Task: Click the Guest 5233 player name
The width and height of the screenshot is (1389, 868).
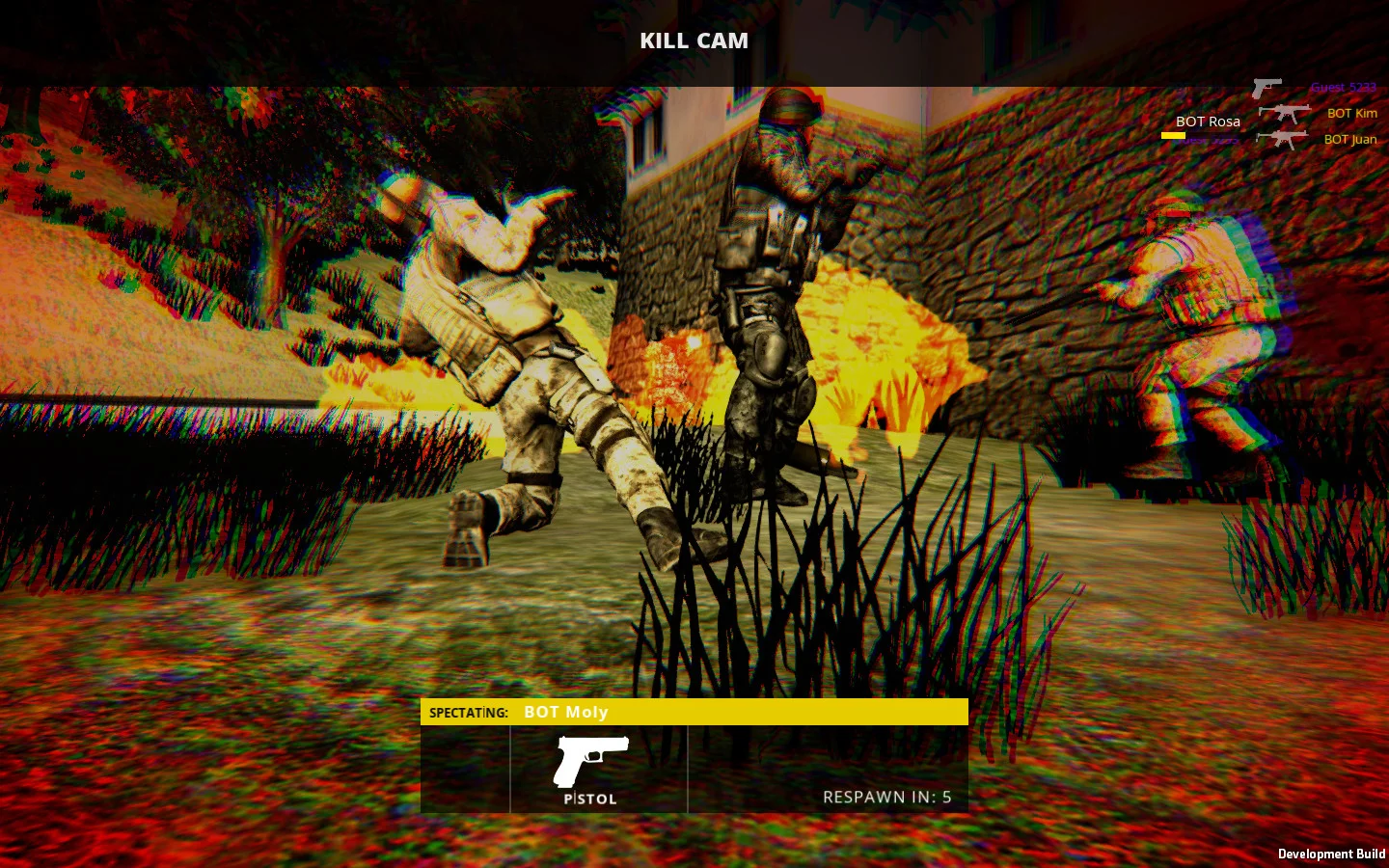Action: click(x=1343, y=87)
